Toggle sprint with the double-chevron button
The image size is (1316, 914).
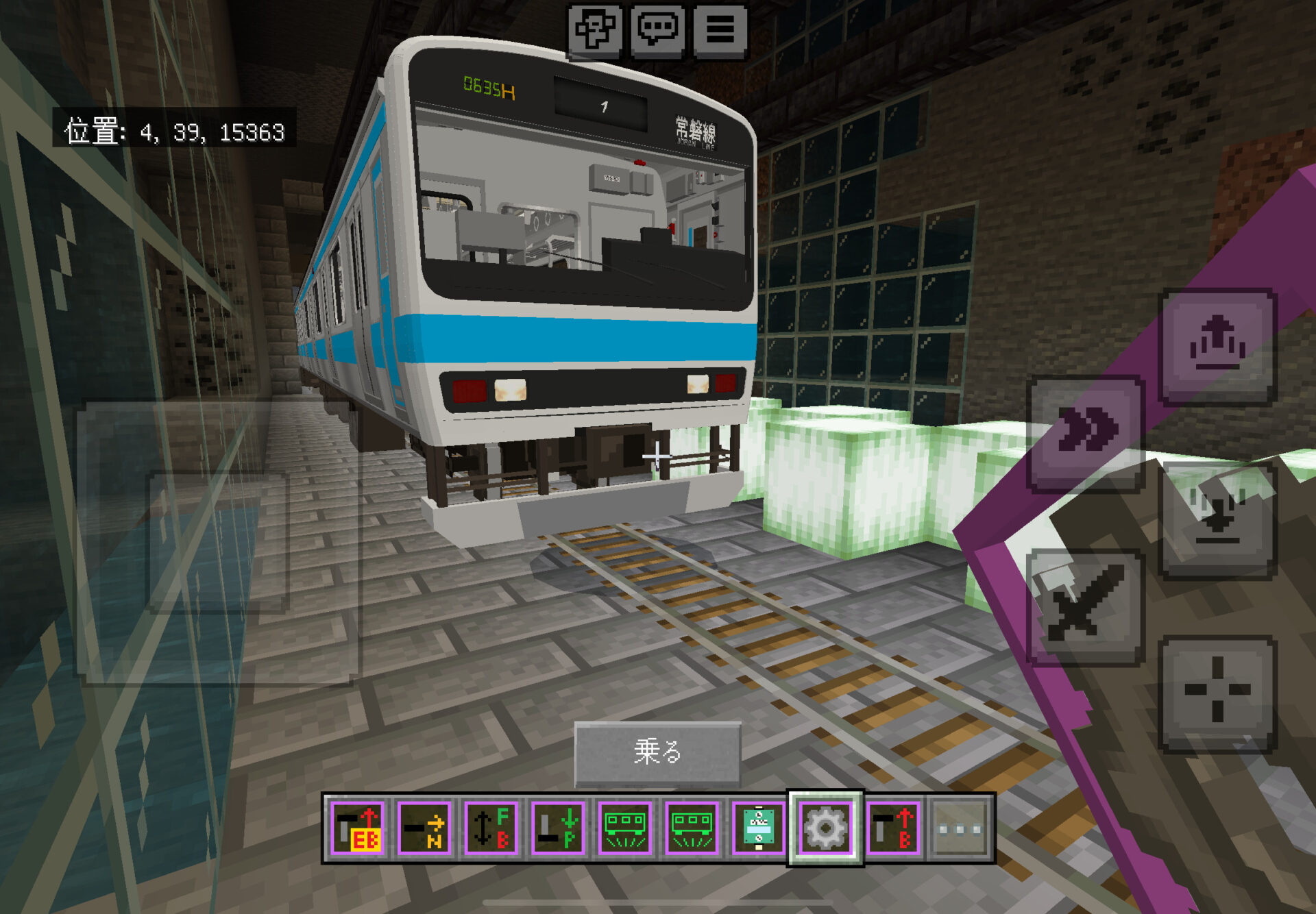coord(1086,432)
